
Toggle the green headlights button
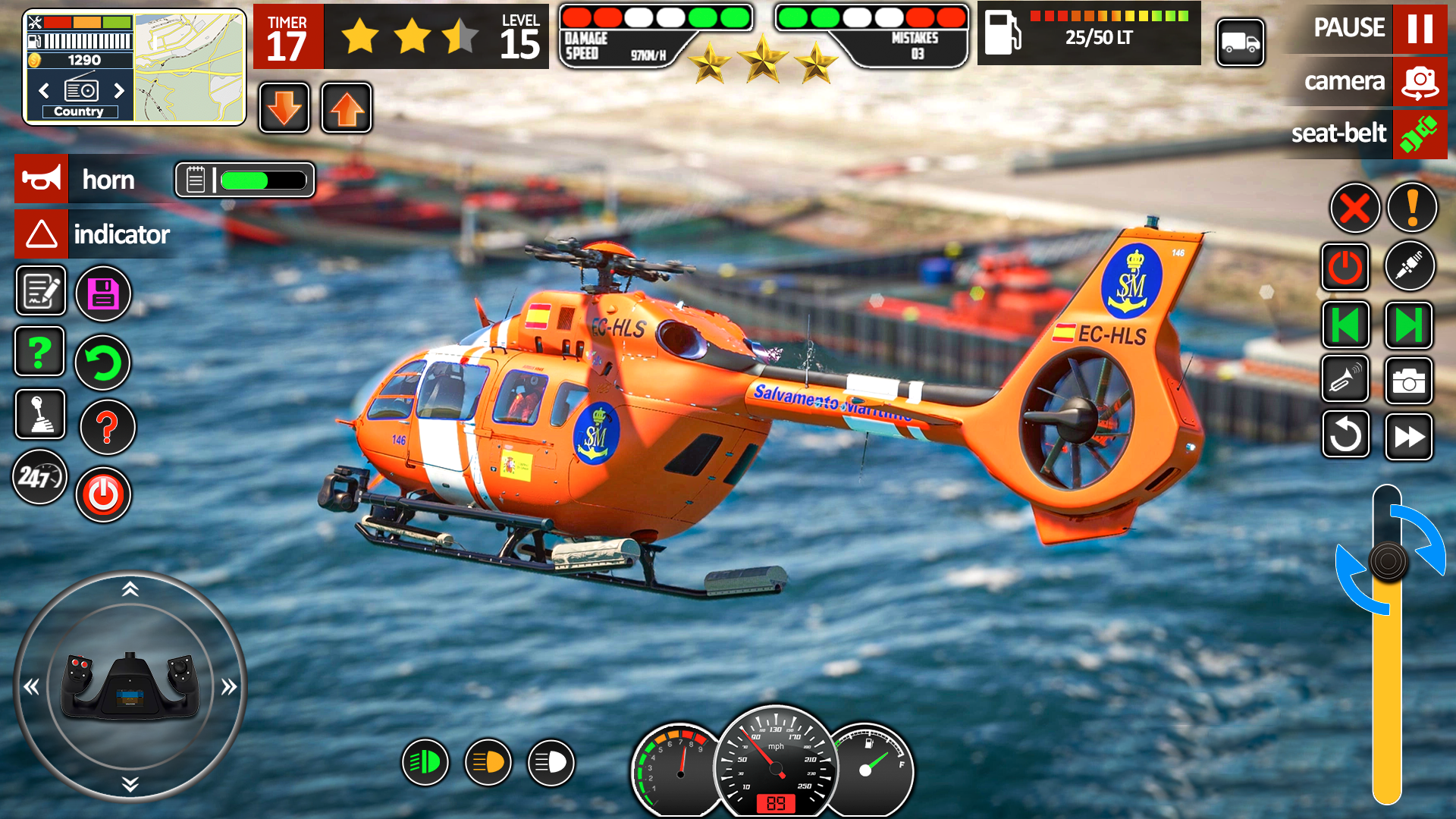tap(425, 762)
